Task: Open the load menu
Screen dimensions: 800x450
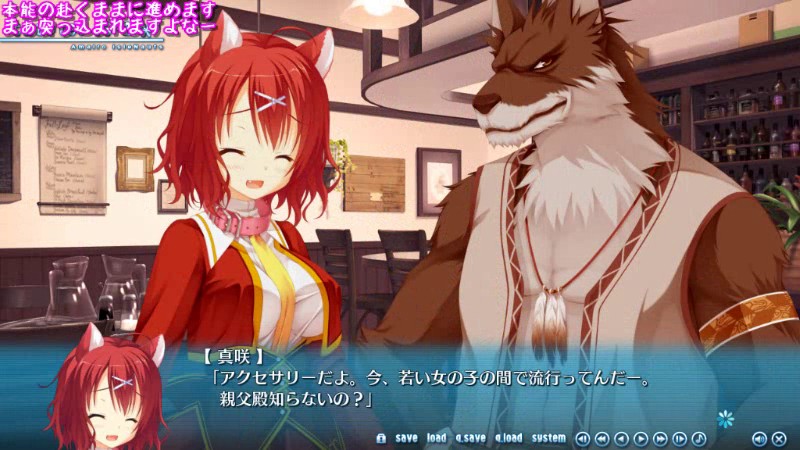Action: click(x=436, y=438)
